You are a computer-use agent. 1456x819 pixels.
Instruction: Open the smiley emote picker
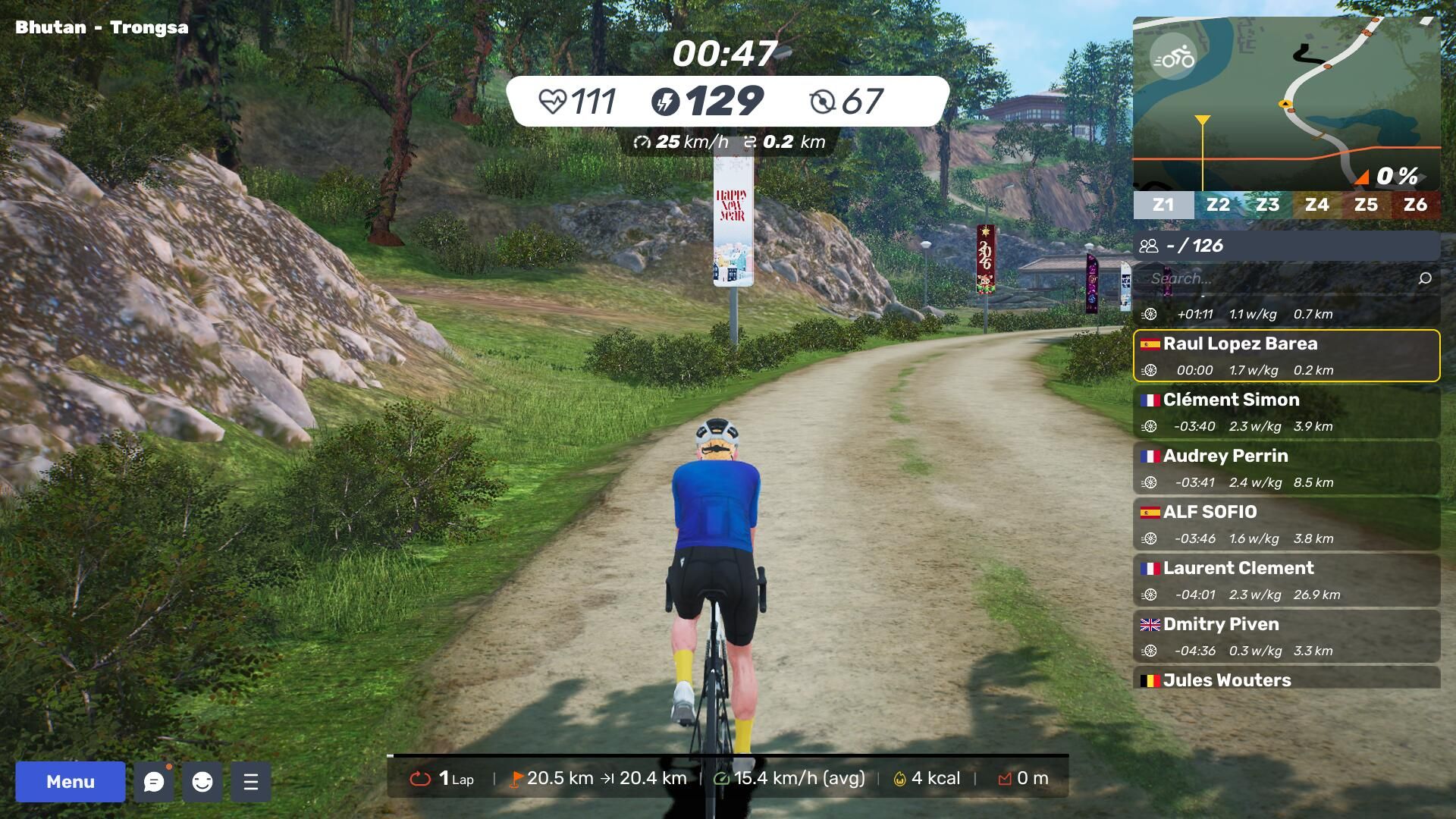[x=202, y=781]
